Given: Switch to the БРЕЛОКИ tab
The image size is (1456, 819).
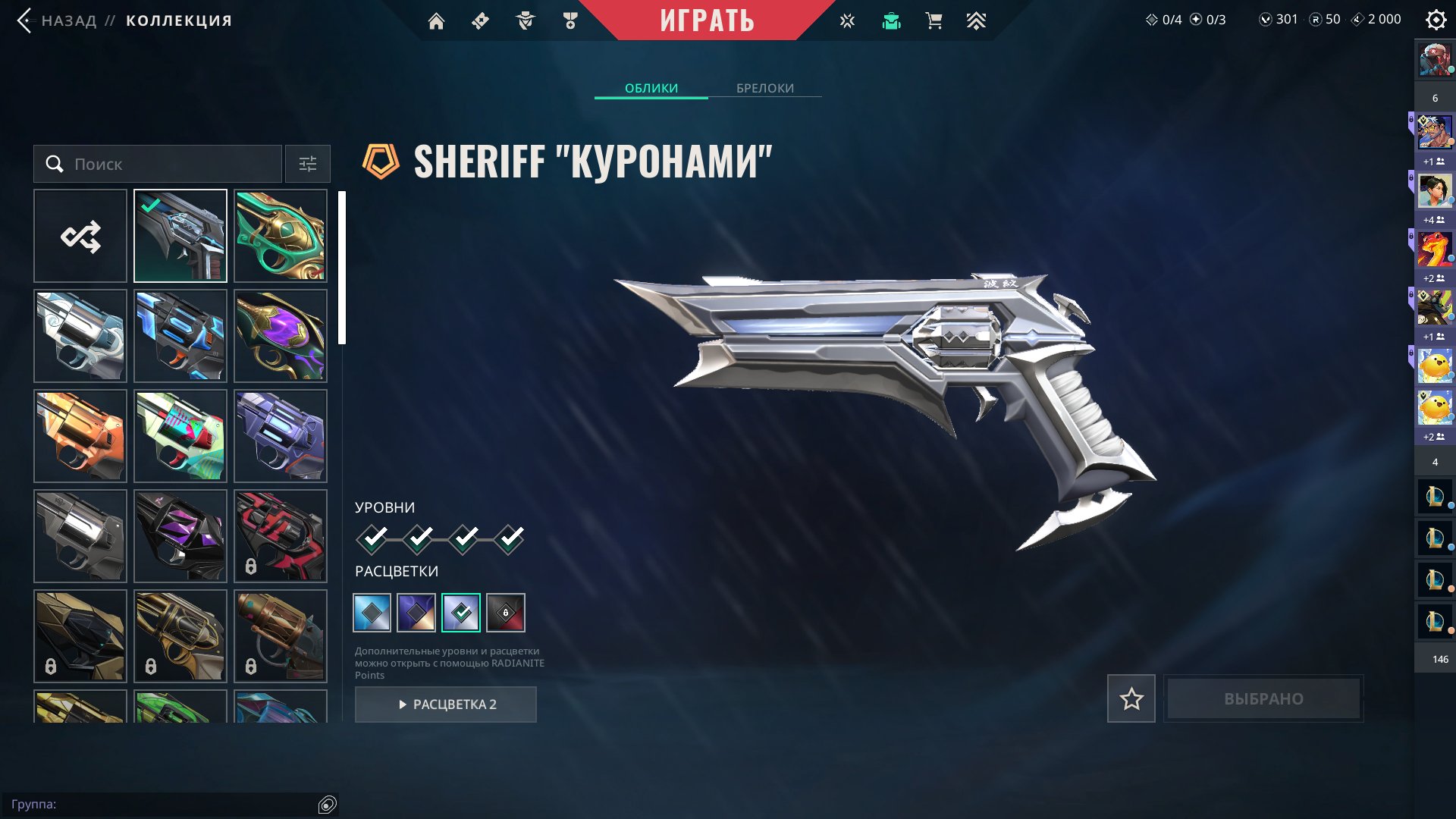Looking at the screenshot, I should [x=764, y=88].
